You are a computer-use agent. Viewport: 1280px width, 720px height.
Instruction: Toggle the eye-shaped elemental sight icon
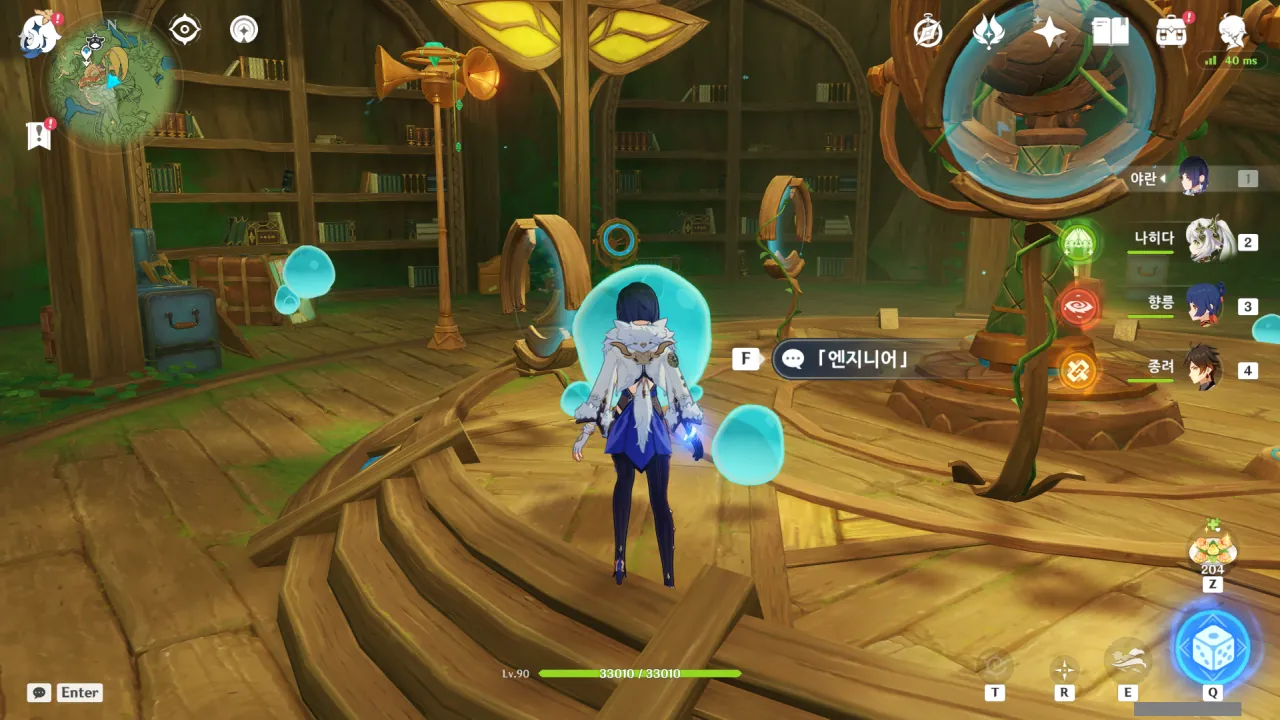coord(185,30)
